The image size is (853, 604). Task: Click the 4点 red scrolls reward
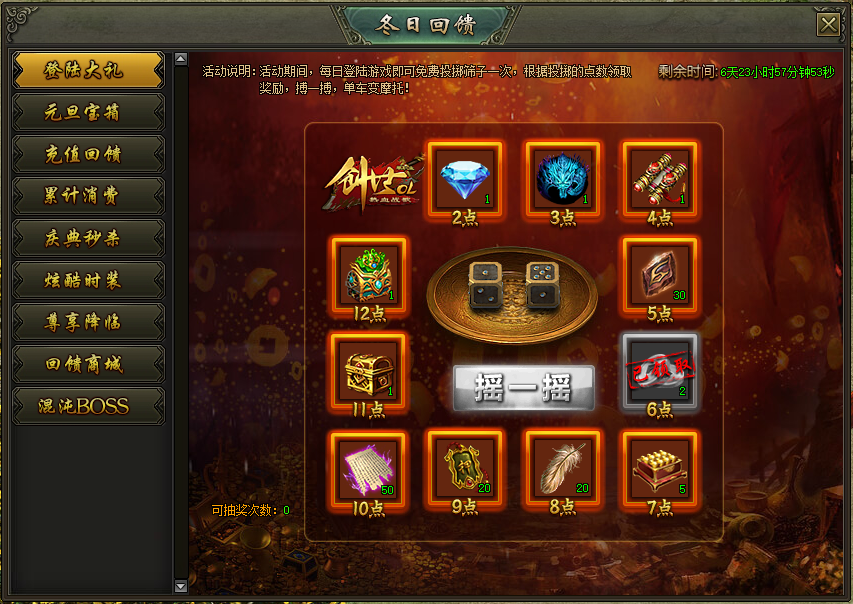coord(659,177)
